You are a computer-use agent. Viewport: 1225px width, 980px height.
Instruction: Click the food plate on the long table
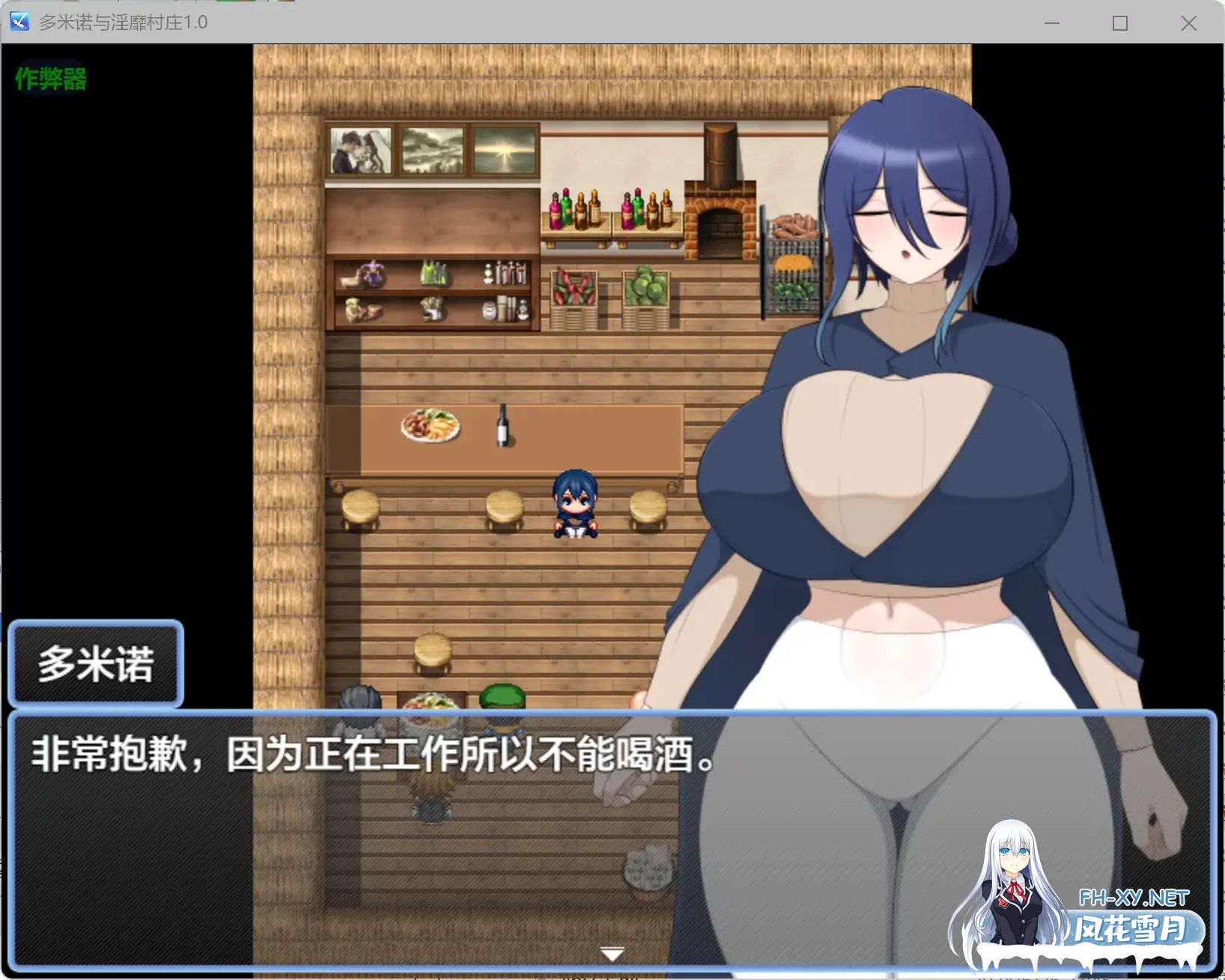click(429, 424)
